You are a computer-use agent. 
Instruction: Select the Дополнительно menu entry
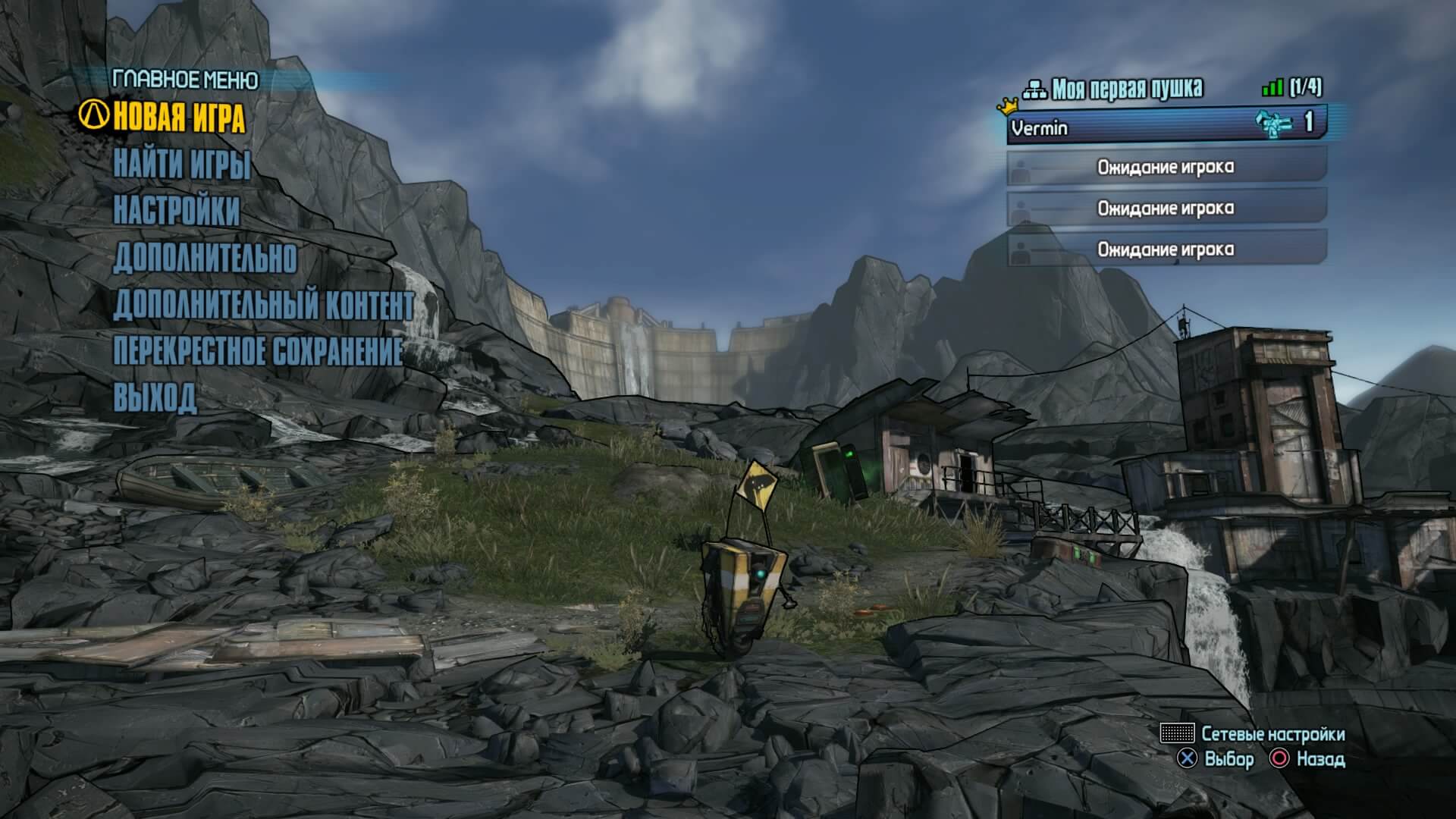click(x=205, y=258)
